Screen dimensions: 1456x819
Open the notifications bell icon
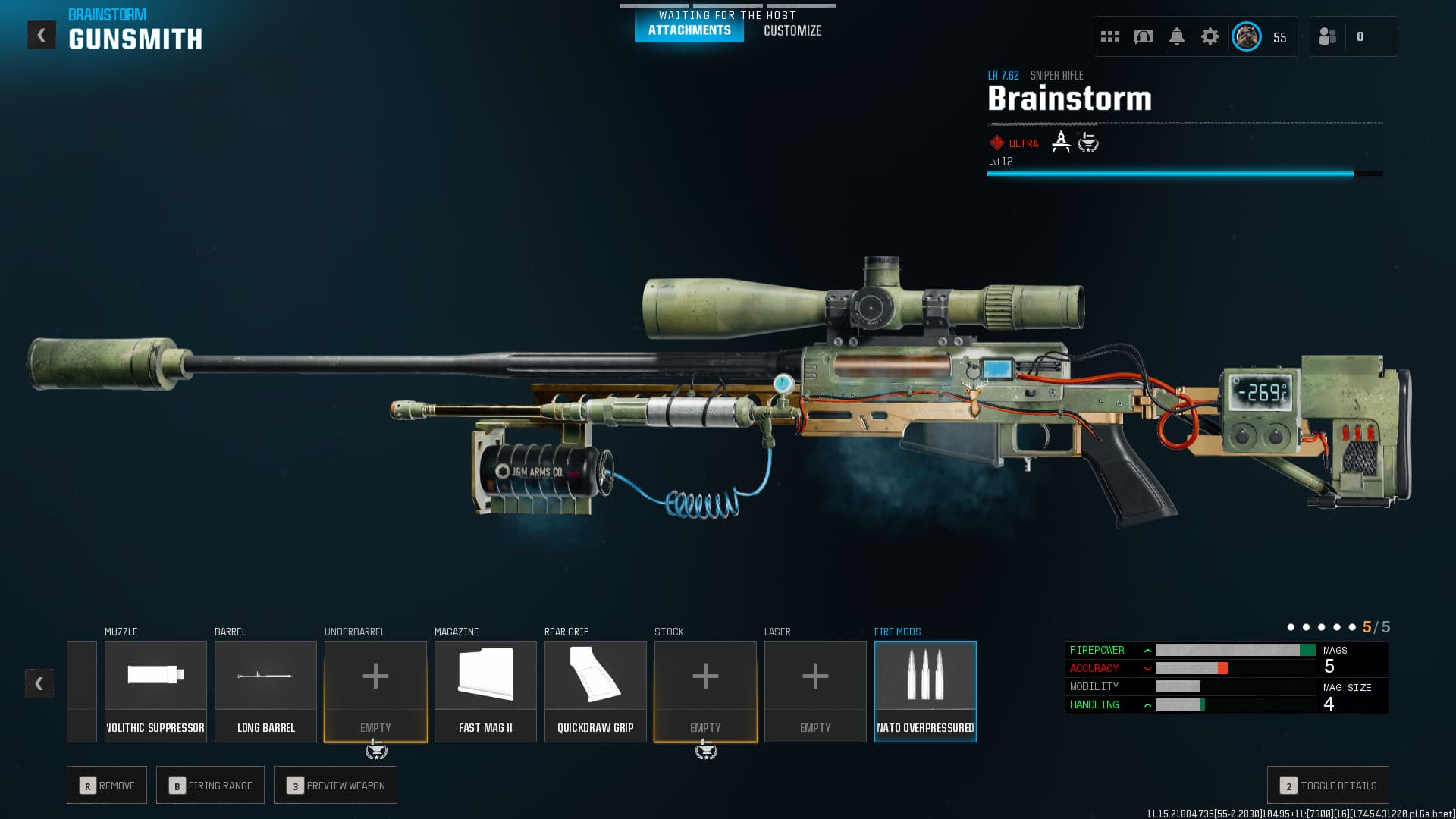click(x=1176, y=36)
